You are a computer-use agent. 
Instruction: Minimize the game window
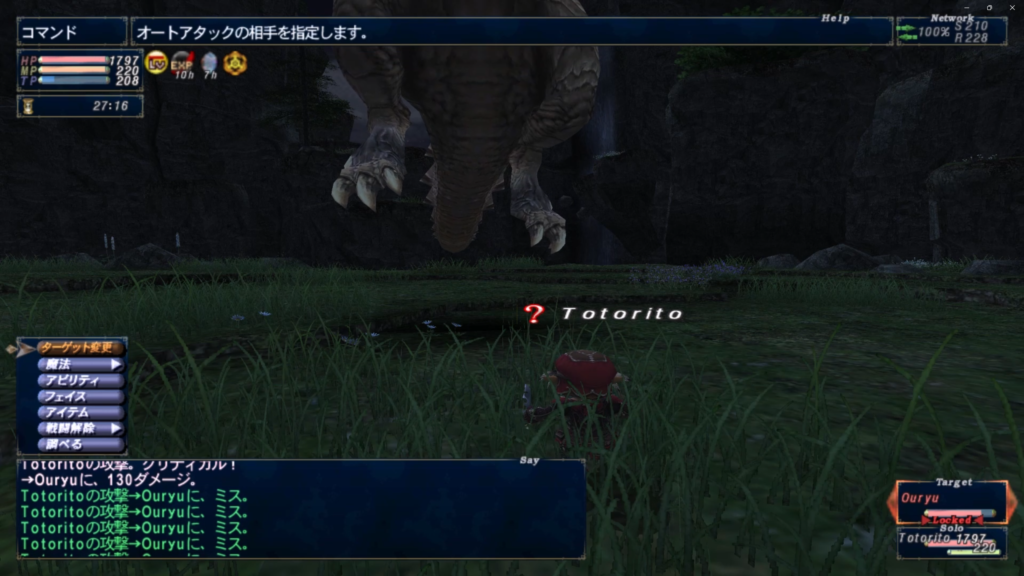(x=966, y=6)
